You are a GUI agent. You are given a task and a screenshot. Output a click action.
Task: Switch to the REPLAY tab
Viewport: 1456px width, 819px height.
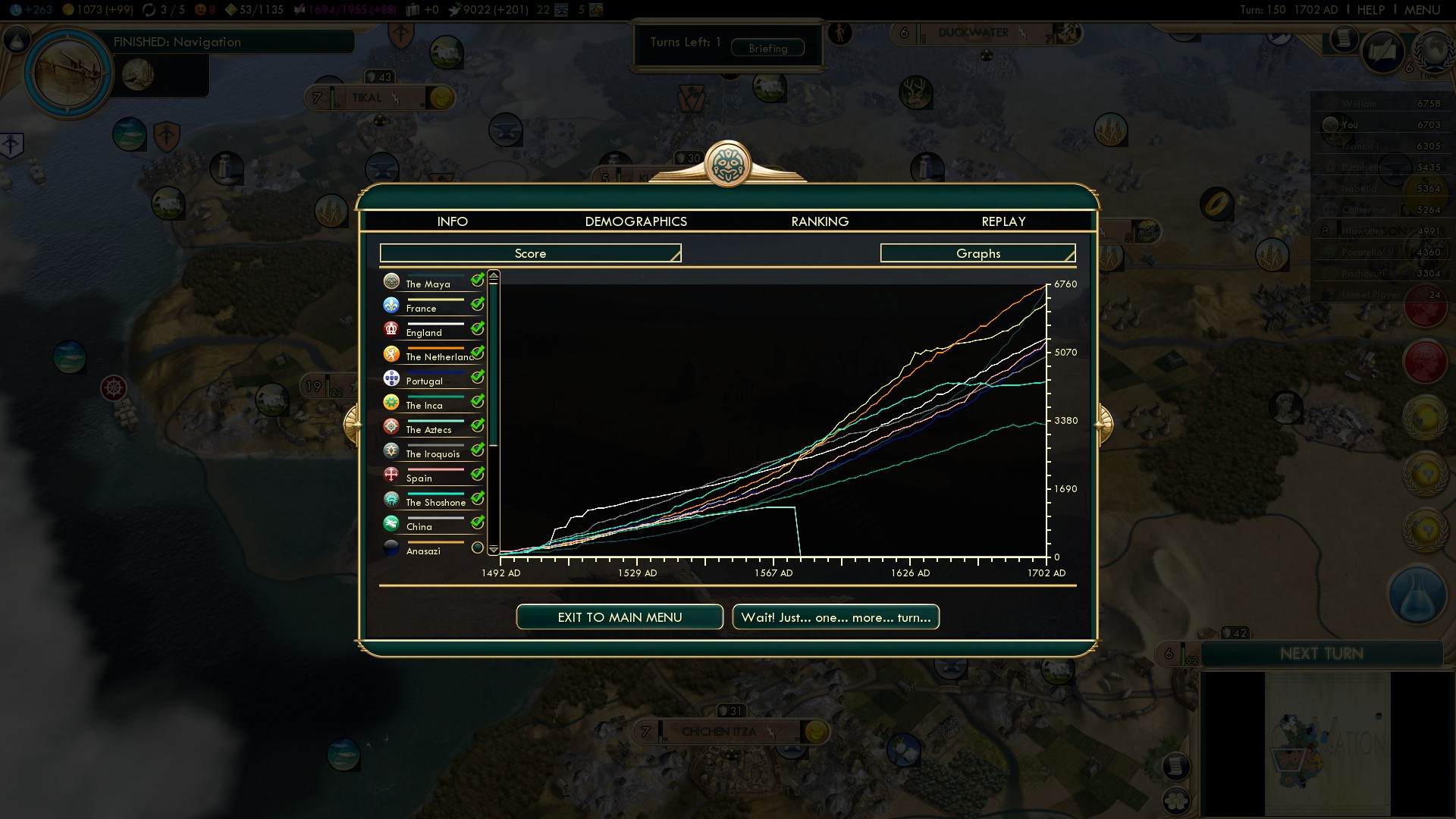[1003, 221]
